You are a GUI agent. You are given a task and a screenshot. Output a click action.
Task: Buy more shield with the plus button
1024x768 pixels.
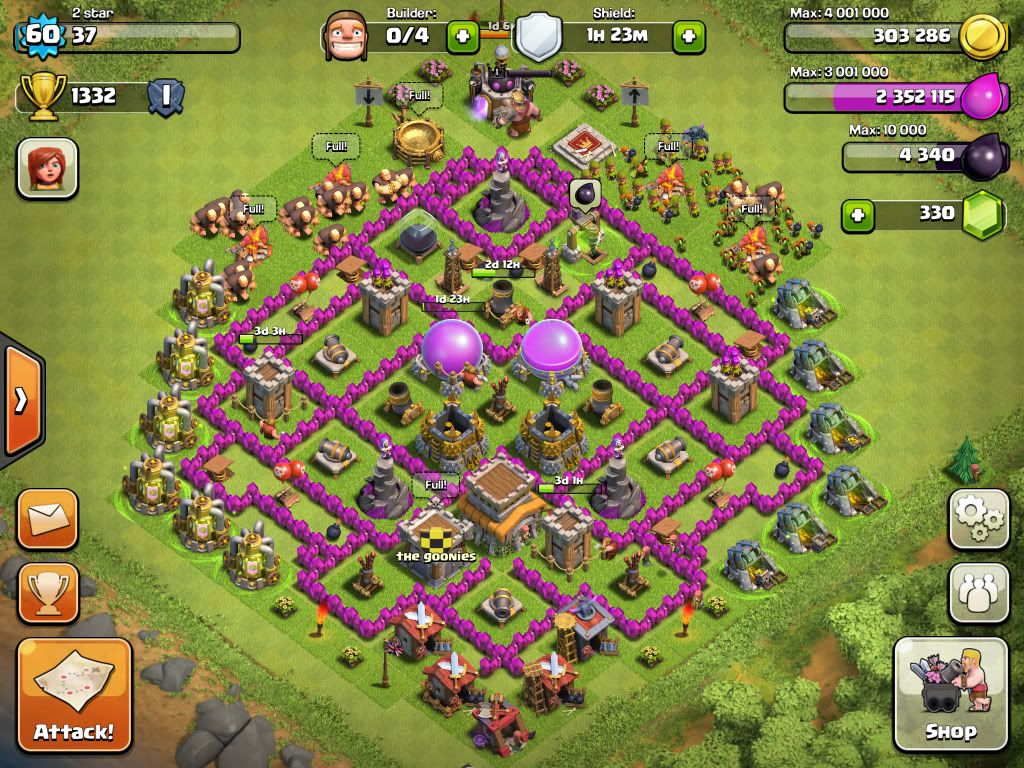tap(689, 38)
